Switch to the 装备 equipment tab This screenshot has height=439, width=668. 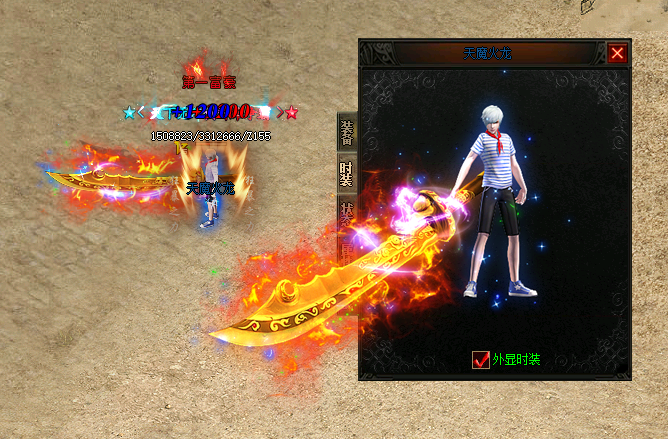pyautogui.click(x=347, y=133)
